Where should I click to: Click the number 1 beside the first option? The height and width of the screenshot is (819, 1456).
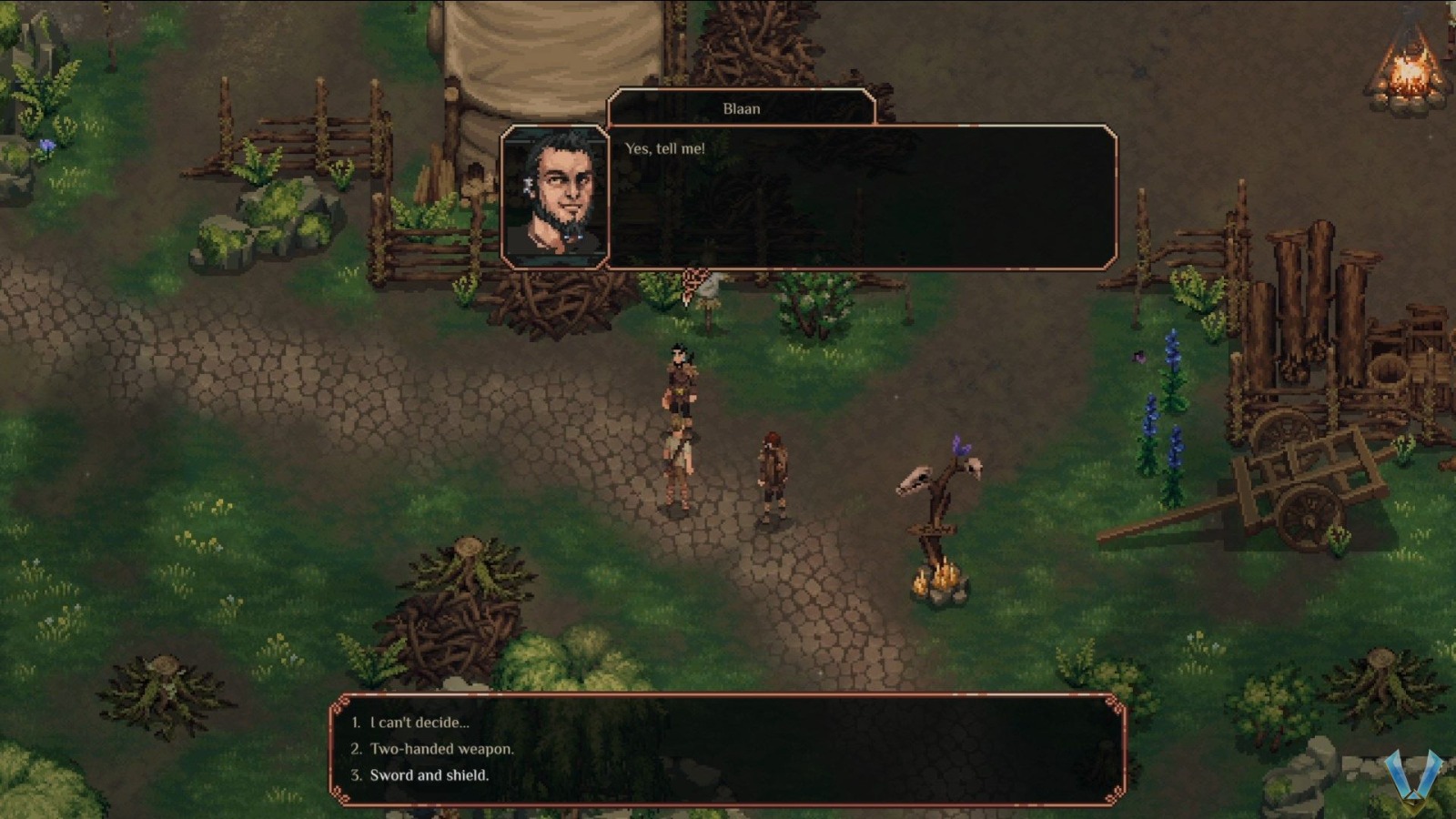pyautogui.click(x=354, y=722)
